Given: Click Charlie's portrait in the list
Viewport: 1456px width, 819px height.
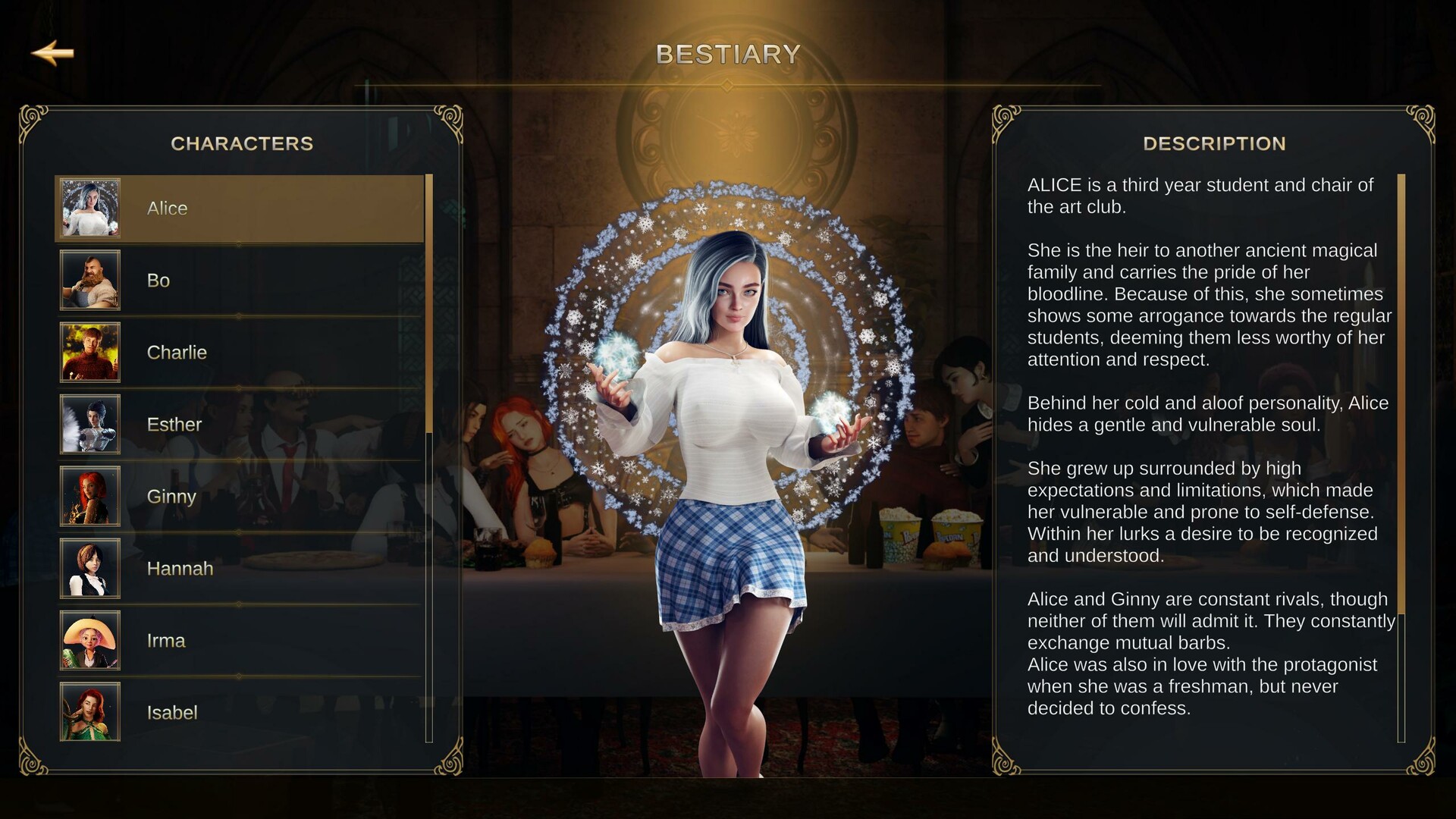Looking at the screenshot, I should tap(89, 352).
